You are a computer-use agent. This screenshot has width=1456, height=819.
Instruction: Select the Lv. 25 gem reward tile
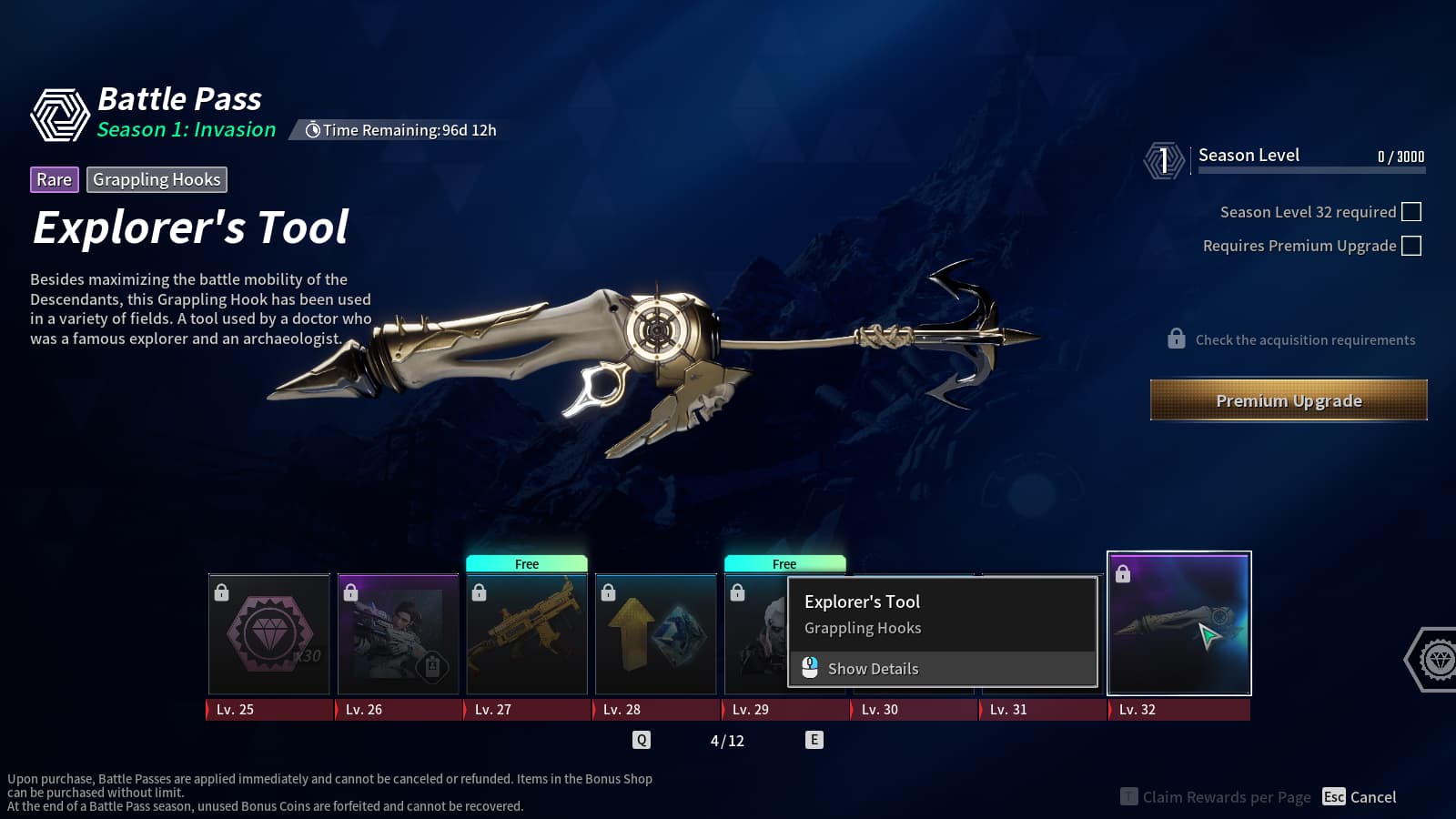[269, 634]
